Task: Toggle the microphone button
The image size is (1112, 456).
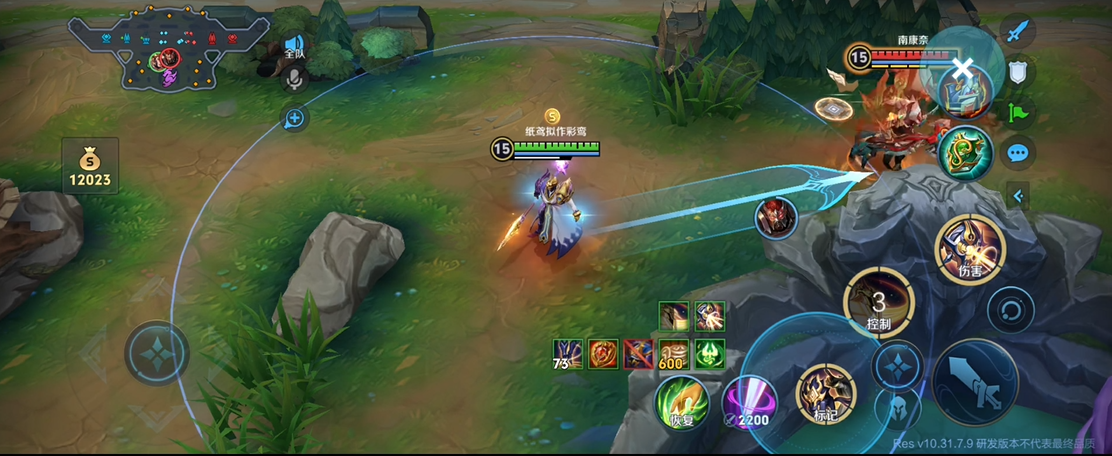Action: point(294,79)
